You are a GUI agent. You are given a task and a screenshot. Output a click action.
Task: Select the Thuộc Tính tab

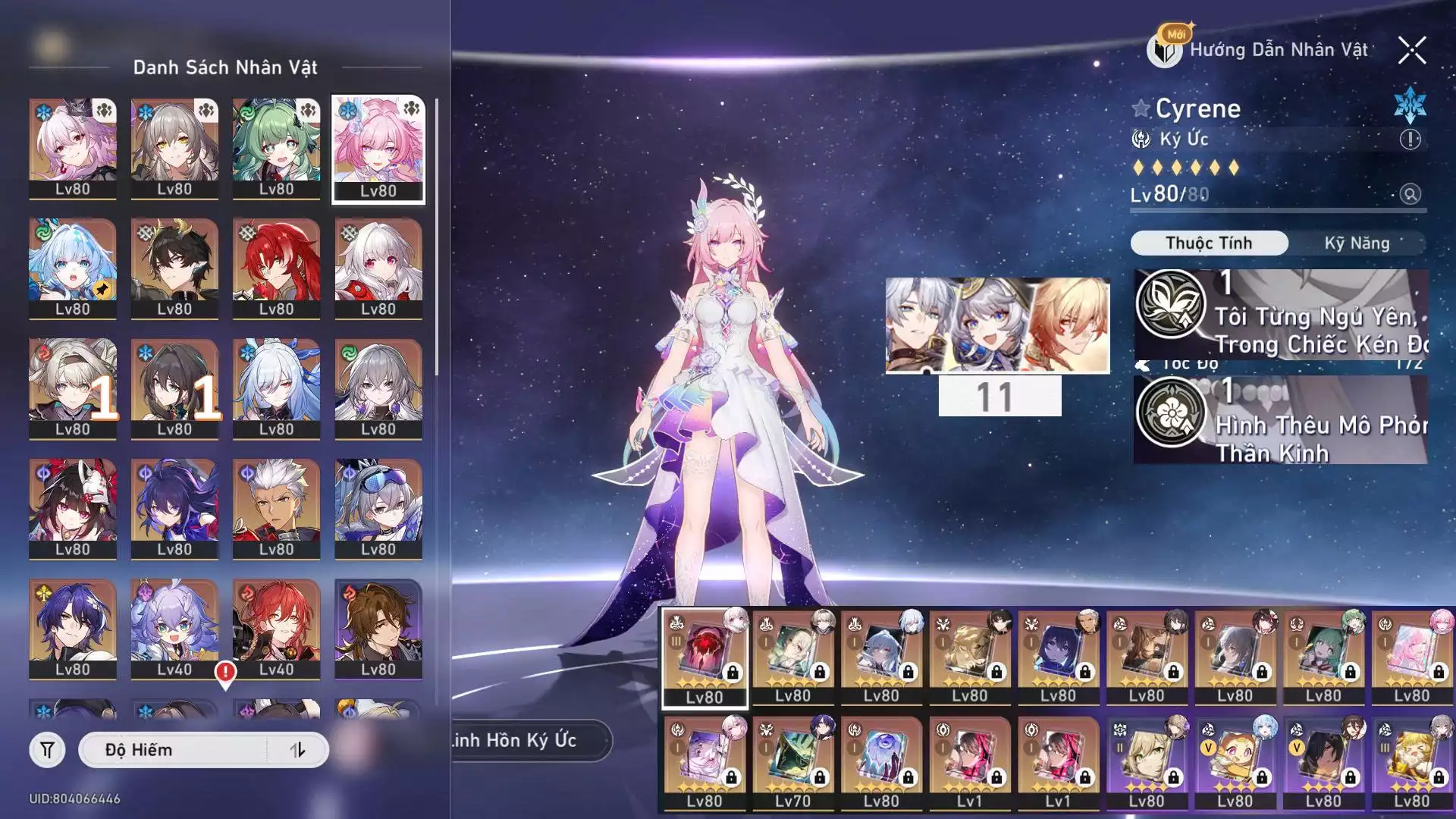pos(1209,243)
